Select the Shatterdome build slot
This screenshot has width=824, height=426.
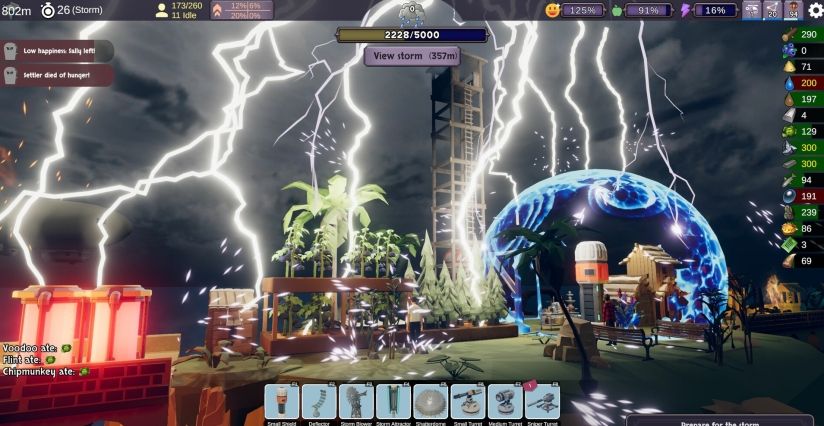(x=430, y=402)
